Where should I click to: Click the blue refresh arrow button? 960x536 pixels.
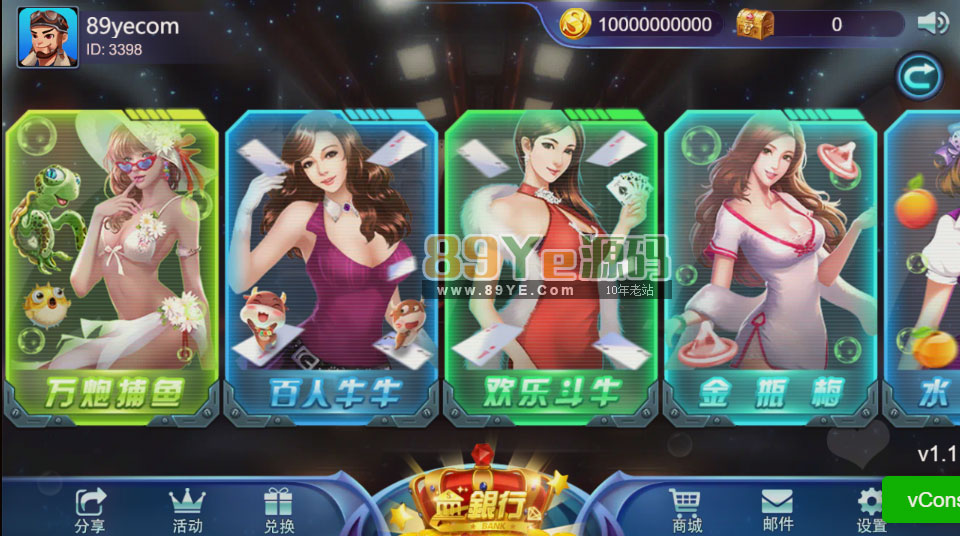(919, 76)
